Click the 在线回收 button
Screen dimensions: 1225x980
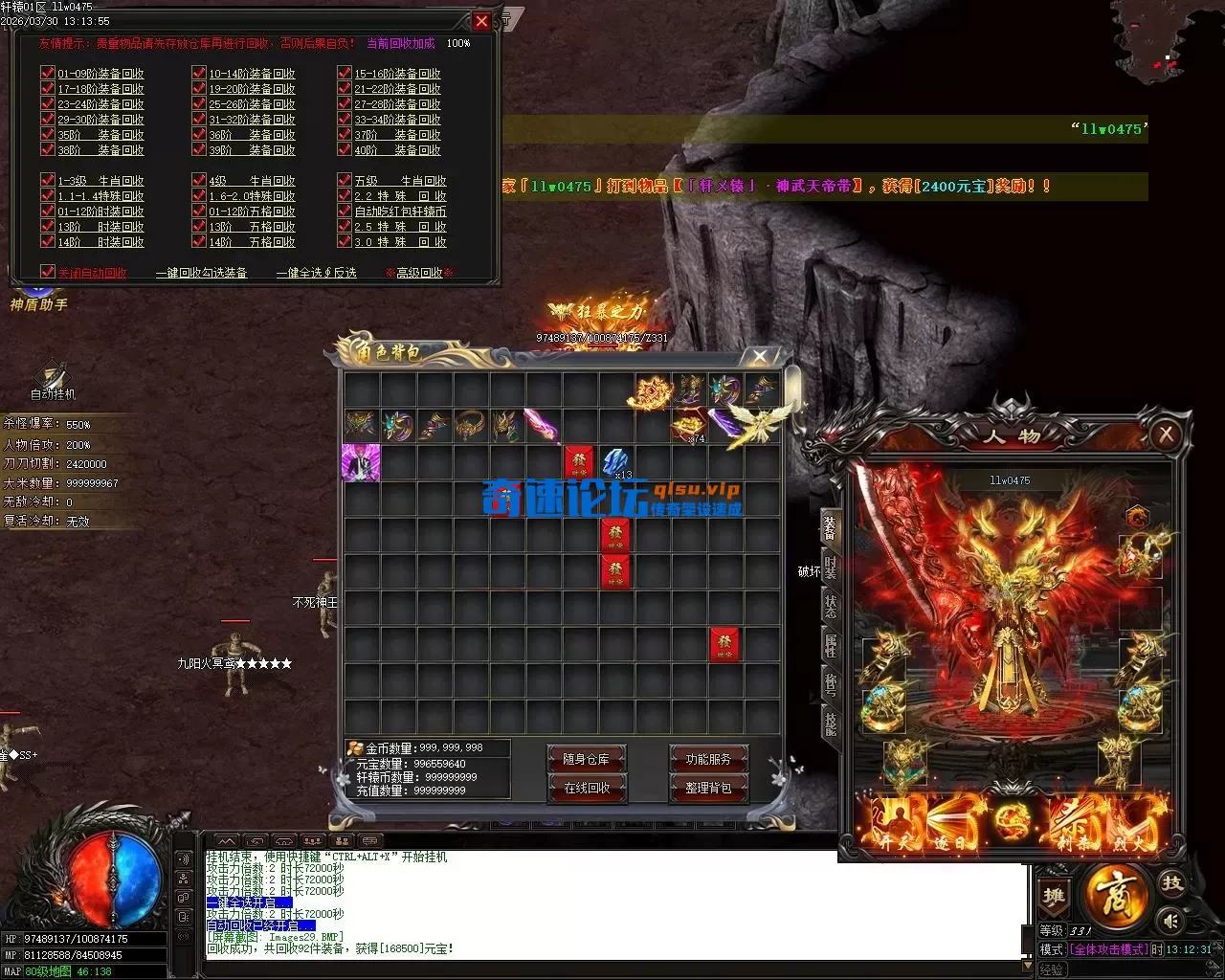tap(586, 788)
